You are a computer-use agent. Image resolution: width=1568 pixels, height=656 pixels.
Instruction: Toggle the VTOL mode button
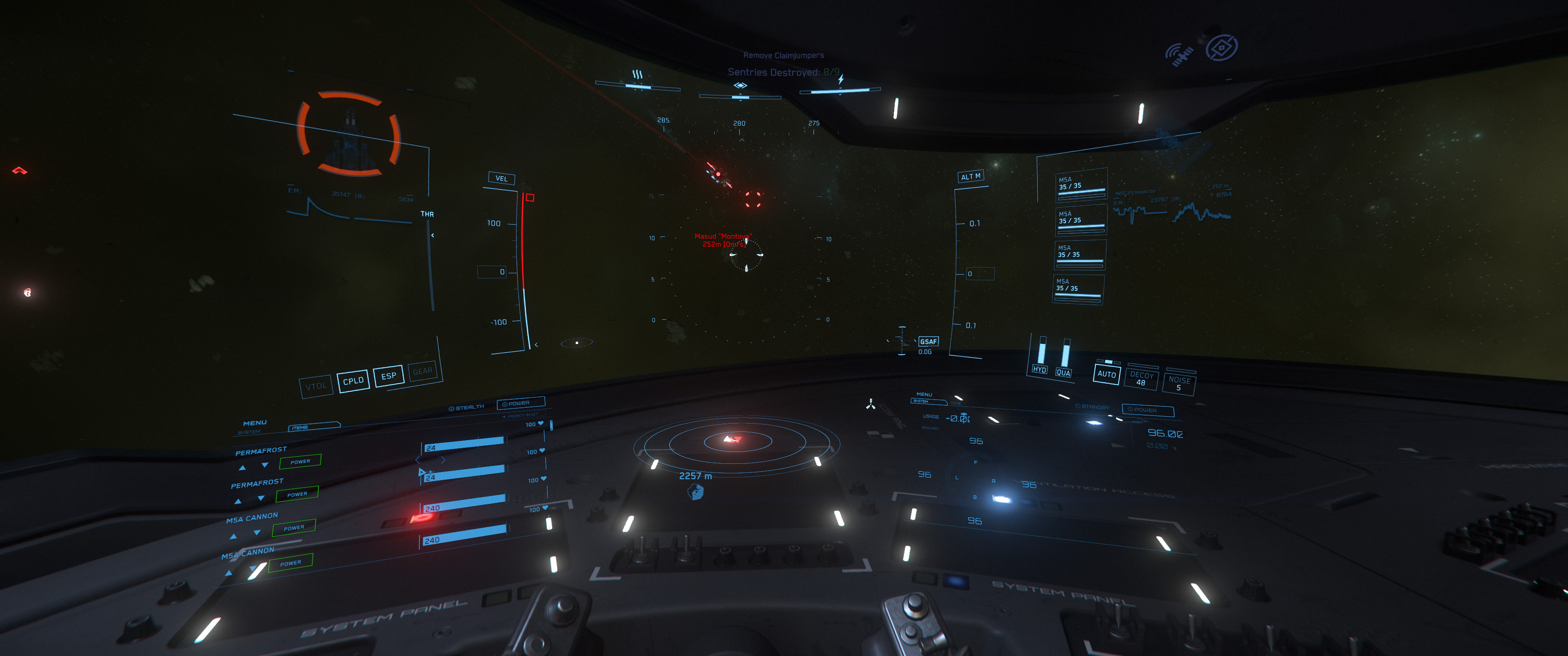coord(316,386)
